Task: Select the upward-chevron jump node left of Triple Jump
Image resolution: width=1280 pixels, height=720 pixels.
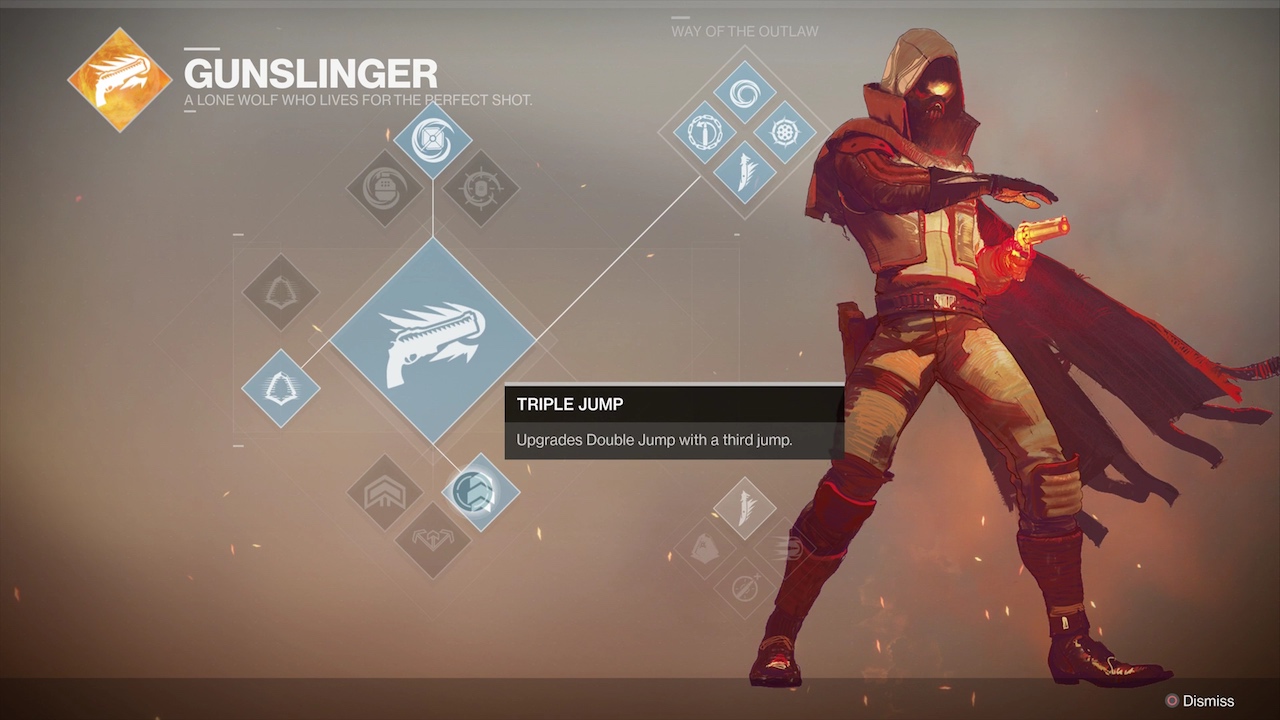Action: click(385, 491)
